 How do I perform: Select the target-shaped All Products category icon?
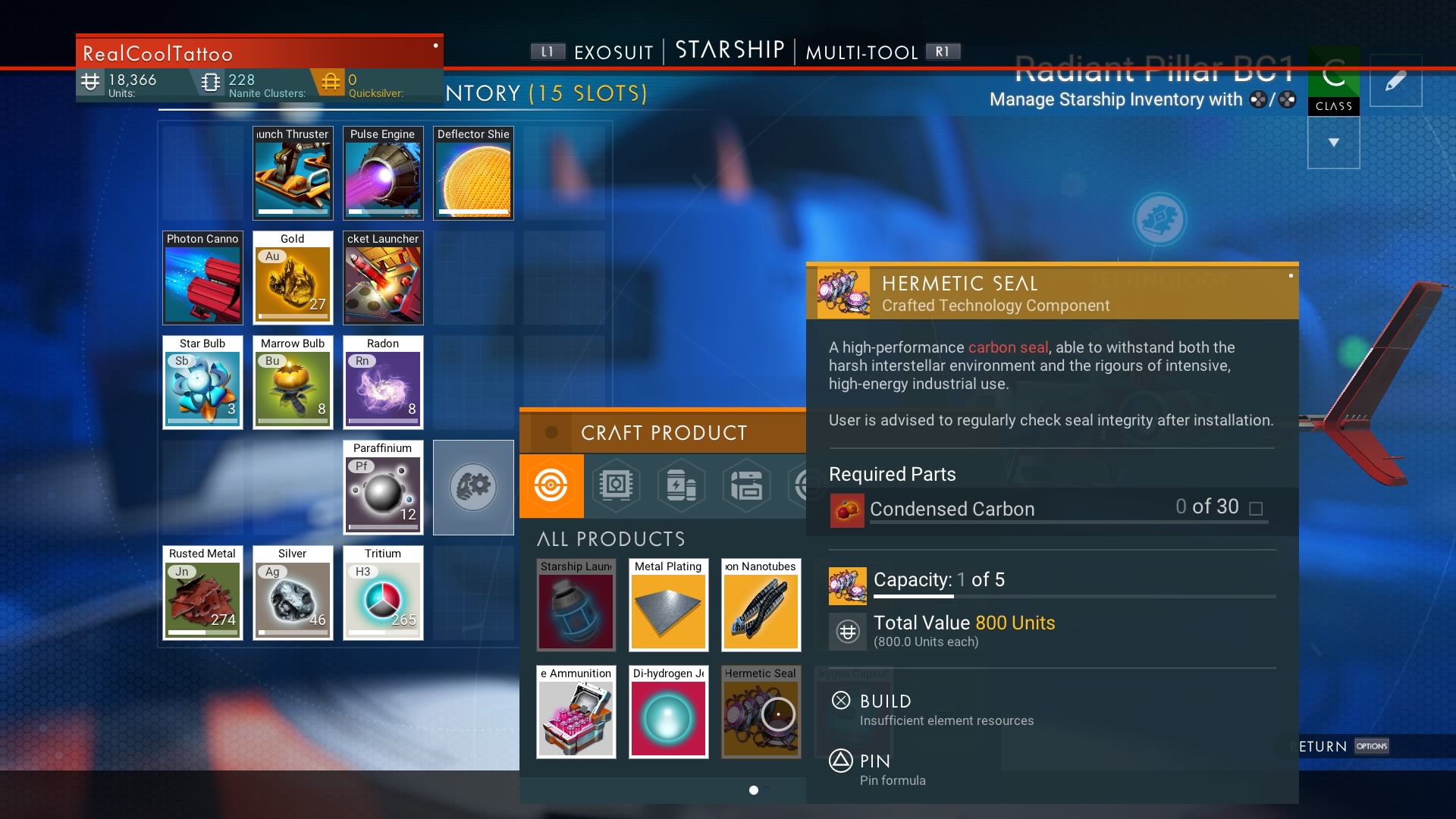point(551,486)
